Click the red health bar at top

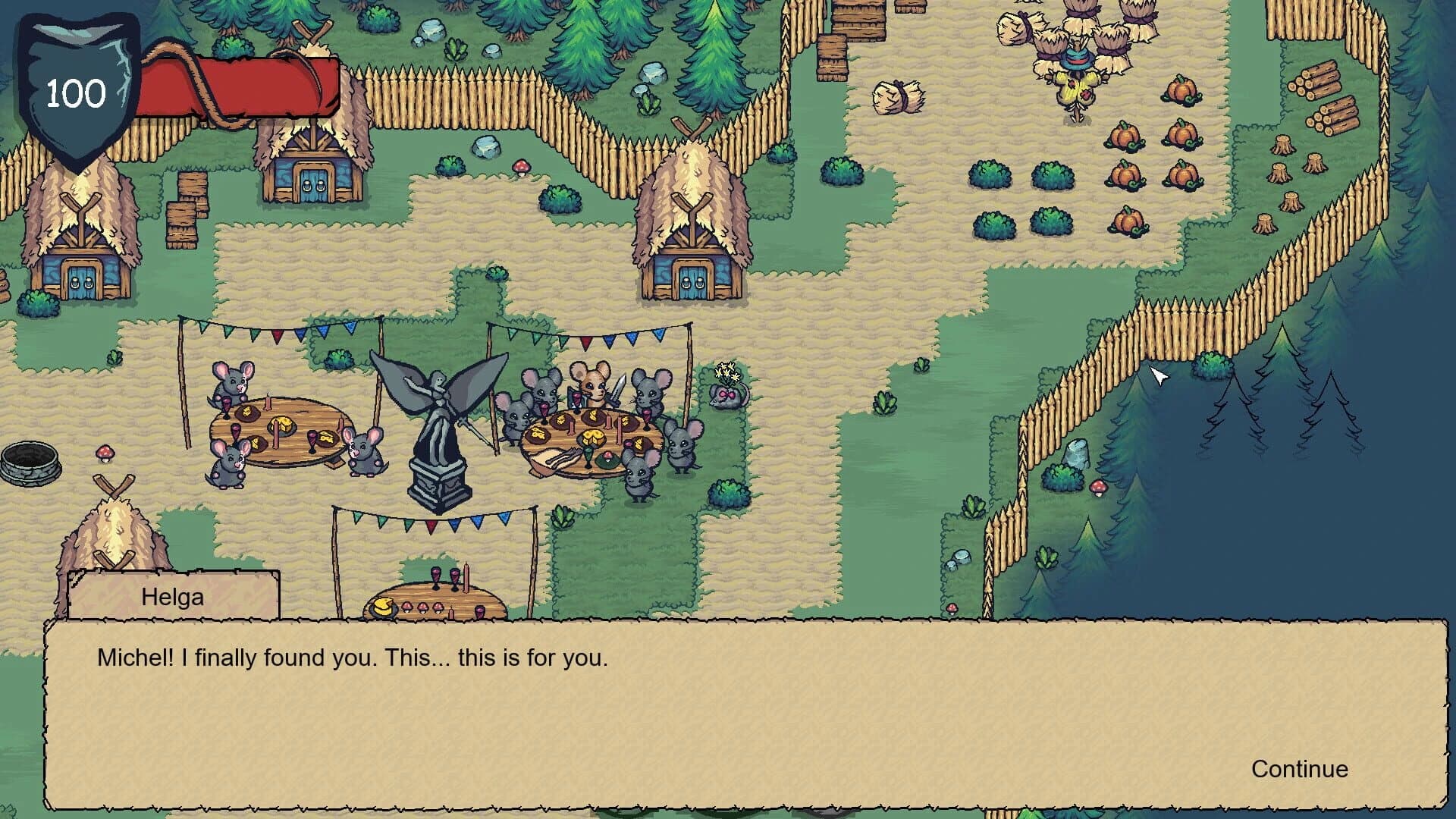point(243,83)
